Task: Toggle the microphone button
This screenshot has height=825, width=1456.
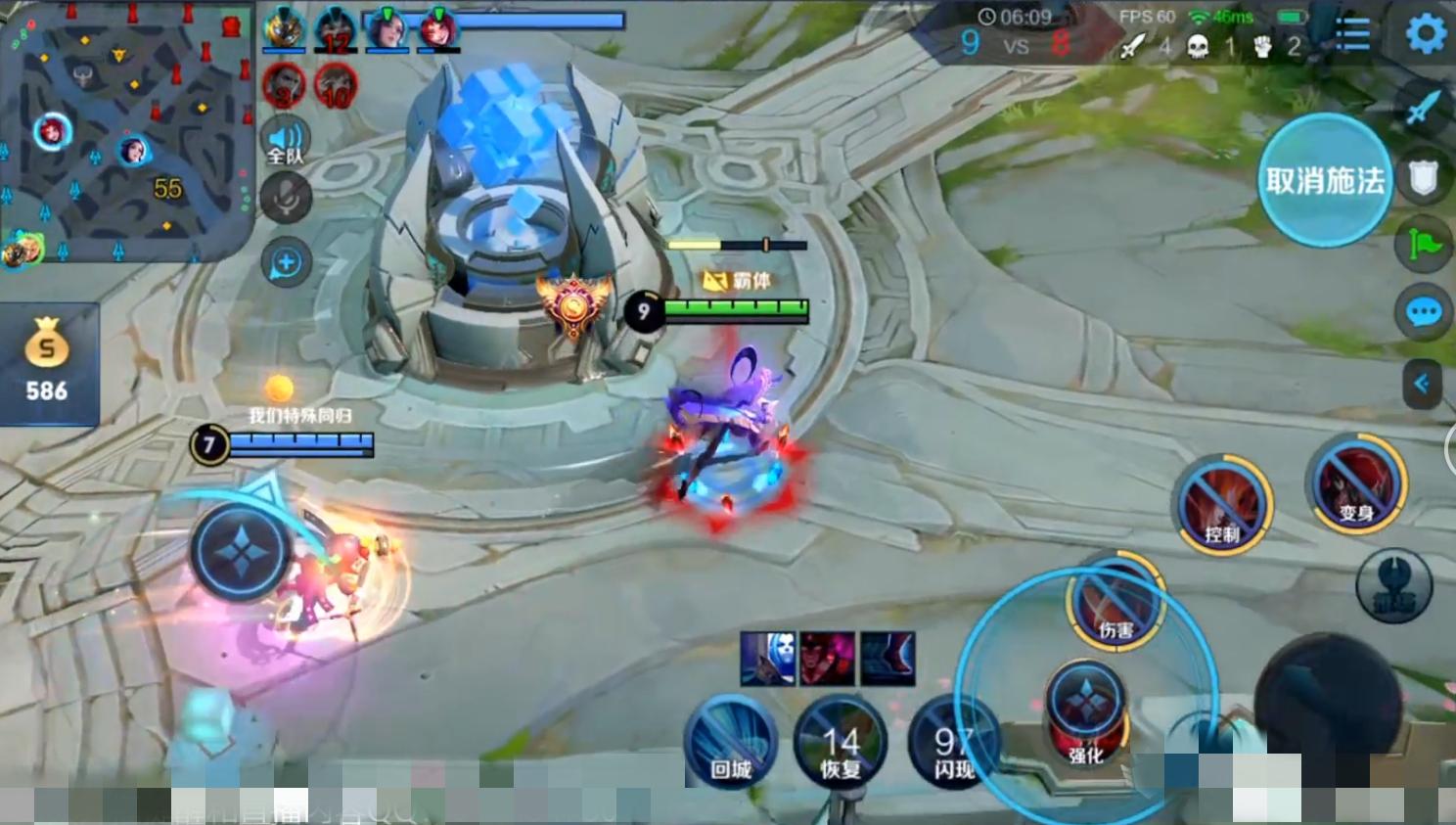Action: 286,200
